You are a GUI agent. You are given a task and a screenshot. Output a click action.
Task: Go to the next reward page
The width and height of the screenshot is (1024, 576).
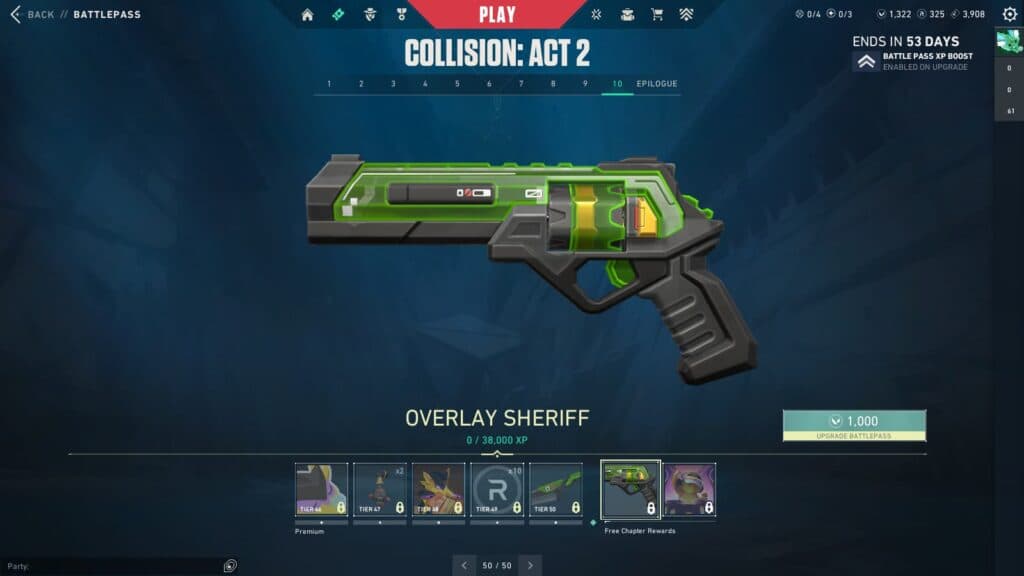coord(530,565)
